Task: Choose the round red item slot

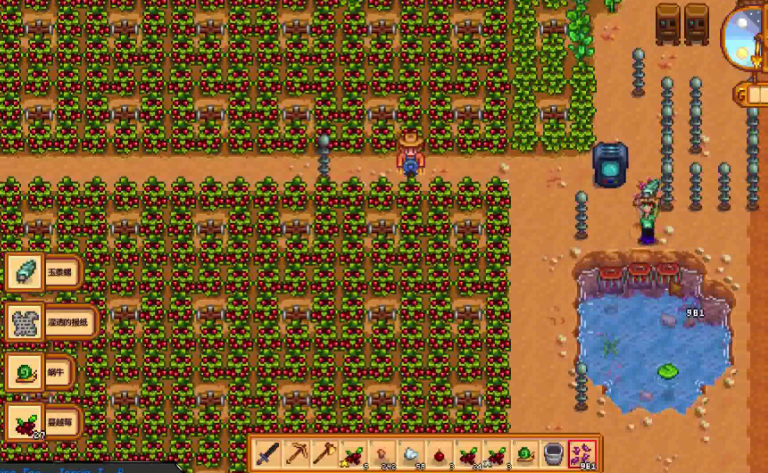Action: coord(439,454)
